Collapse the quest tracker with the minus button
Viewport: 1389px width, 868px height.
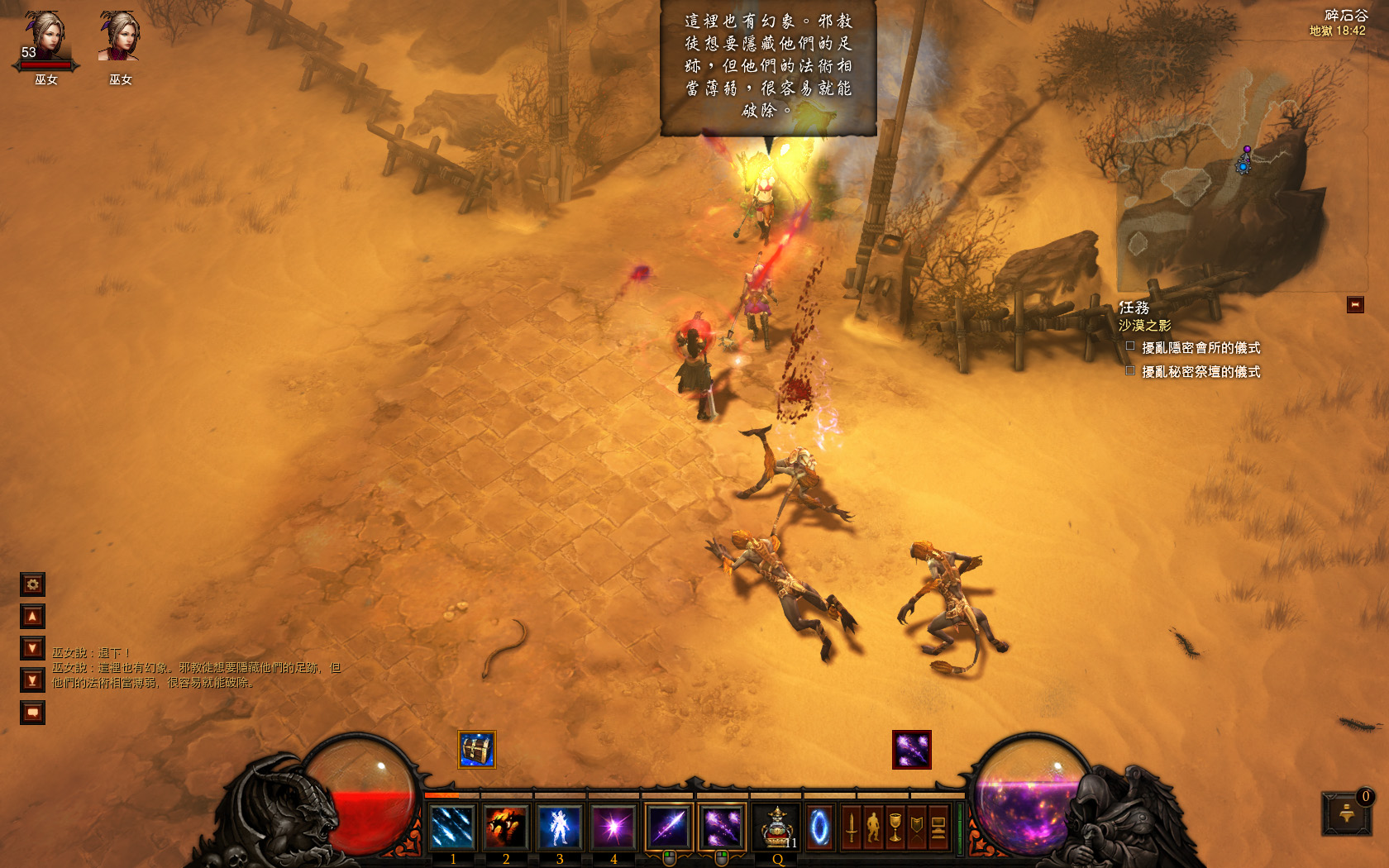tap(1355, 305)
